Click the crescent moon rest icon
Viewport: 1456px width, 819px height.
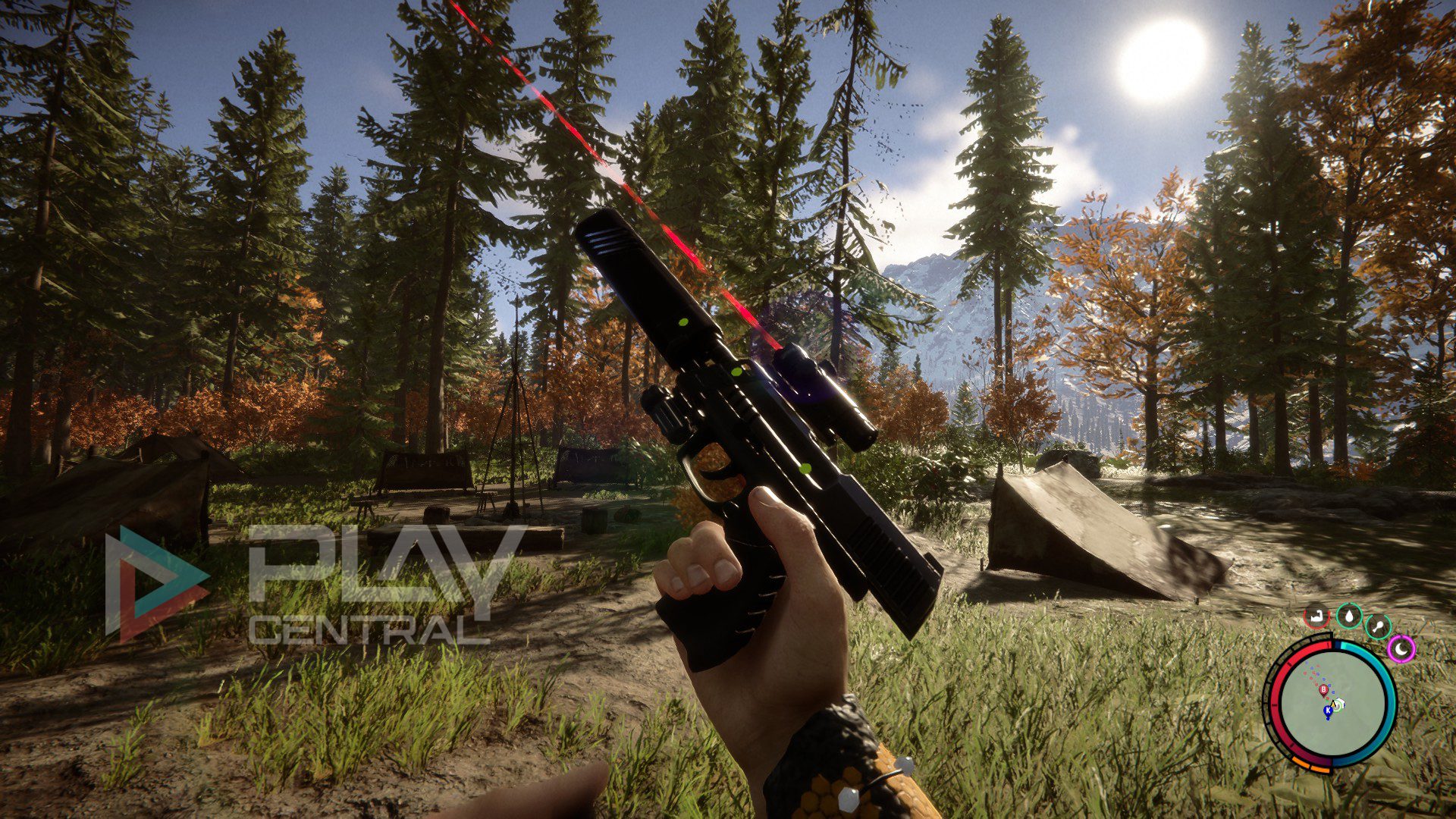[x=1401, y=648]
